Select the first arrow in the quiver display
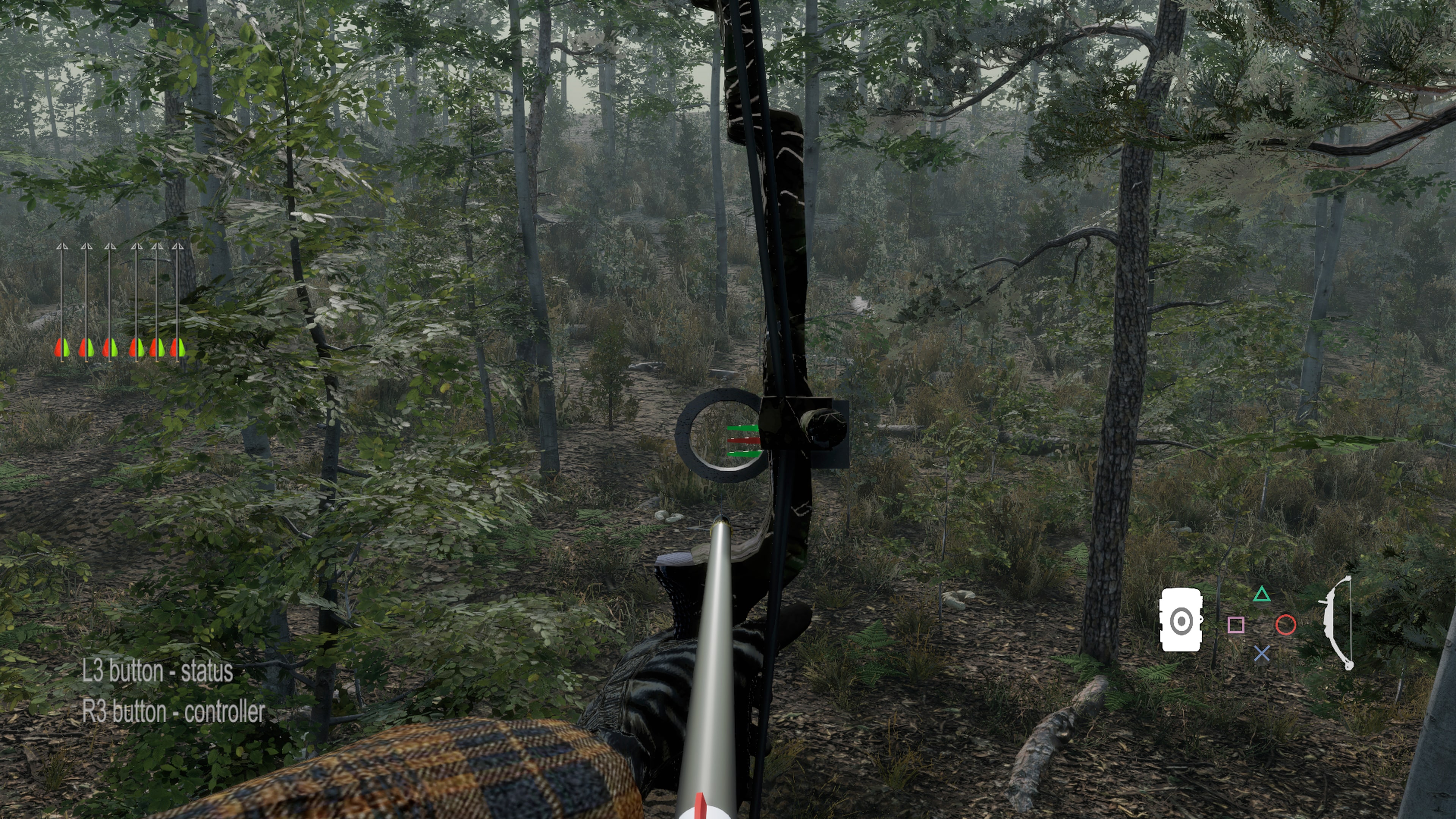Screen dimensions: 1456x819 62,300
